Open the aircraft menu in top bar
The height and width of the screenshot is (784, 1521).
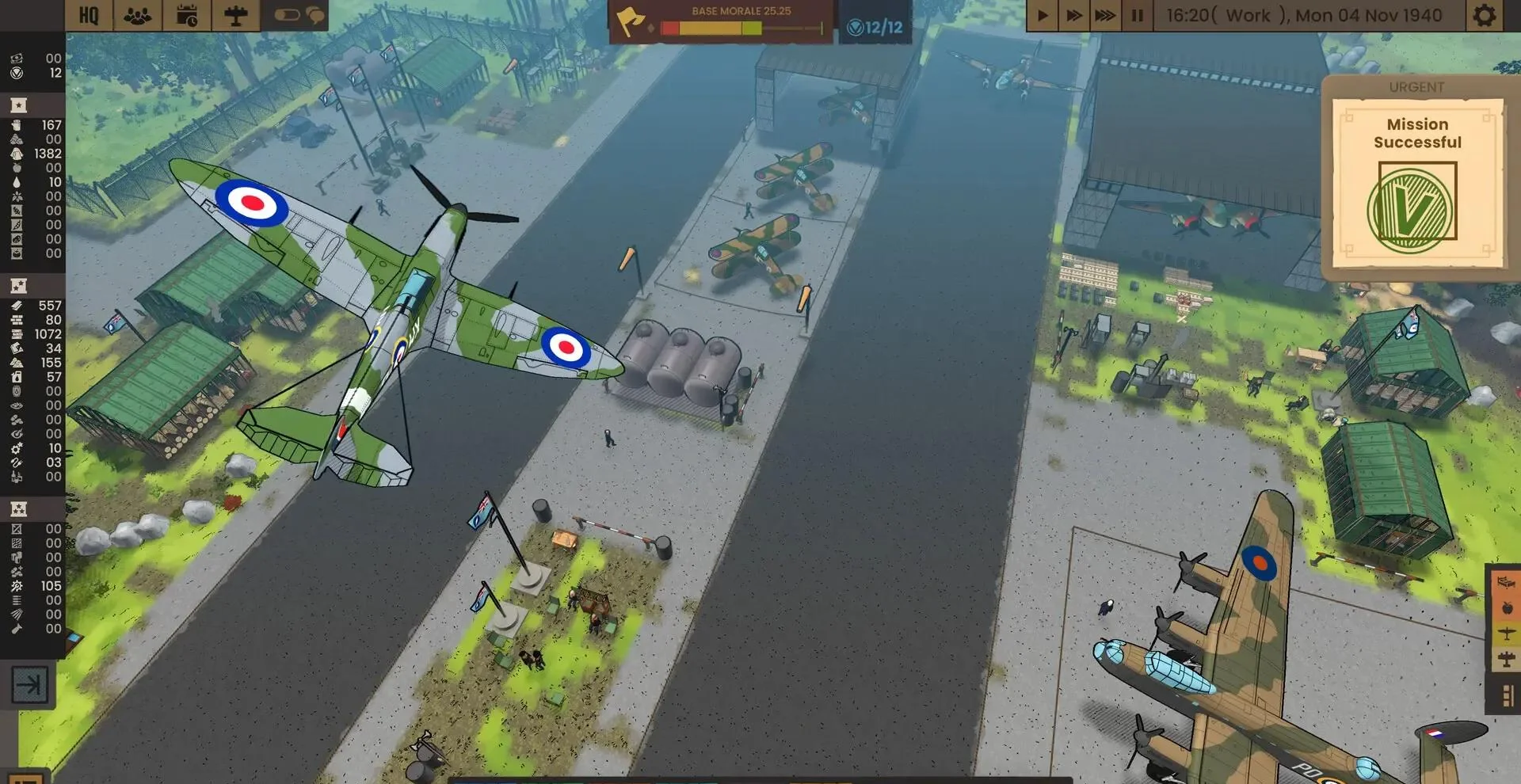(235, 15)
